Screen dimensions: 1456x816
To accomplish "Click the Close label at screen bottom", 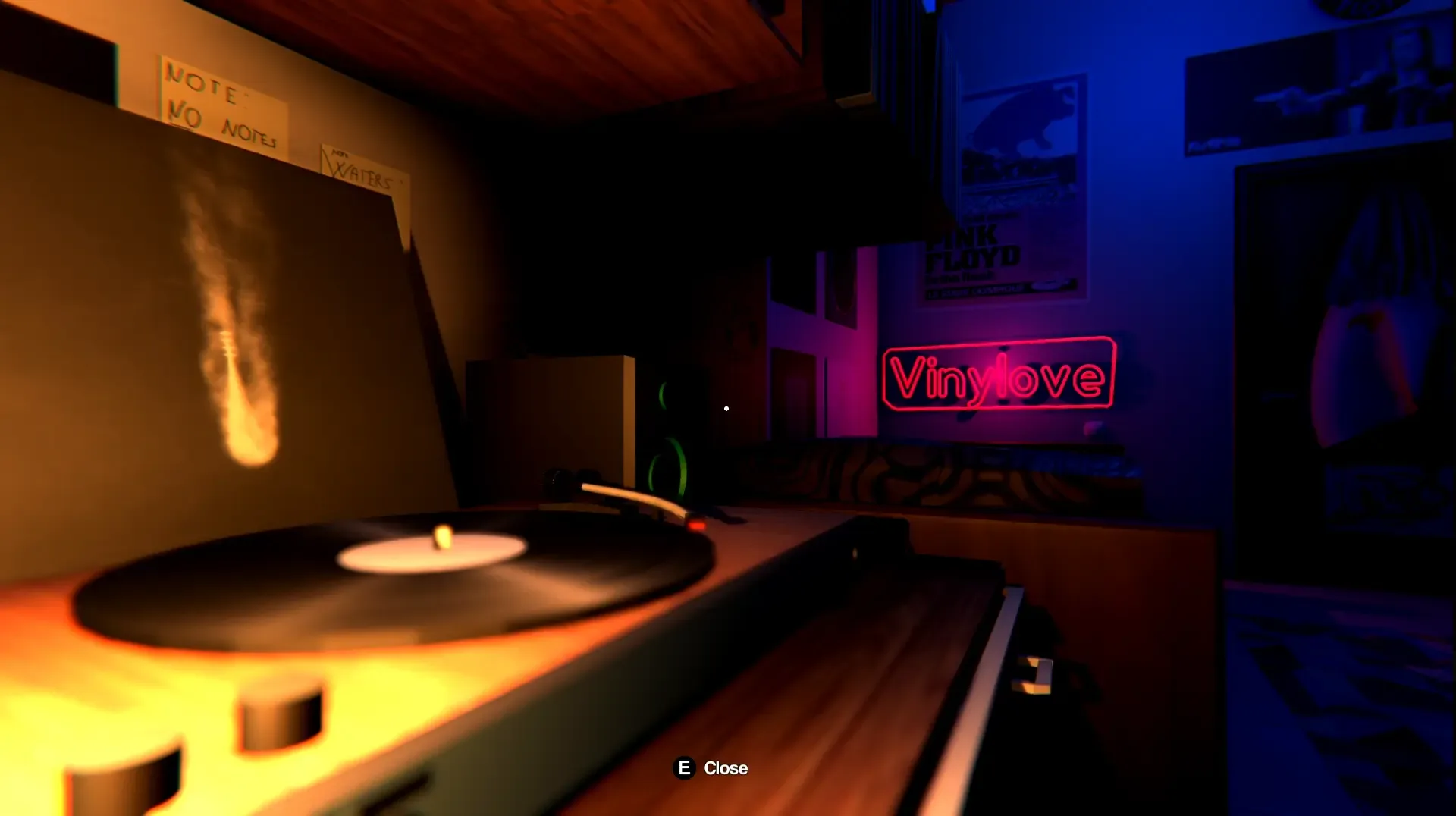I will click(x=726, y=768).
